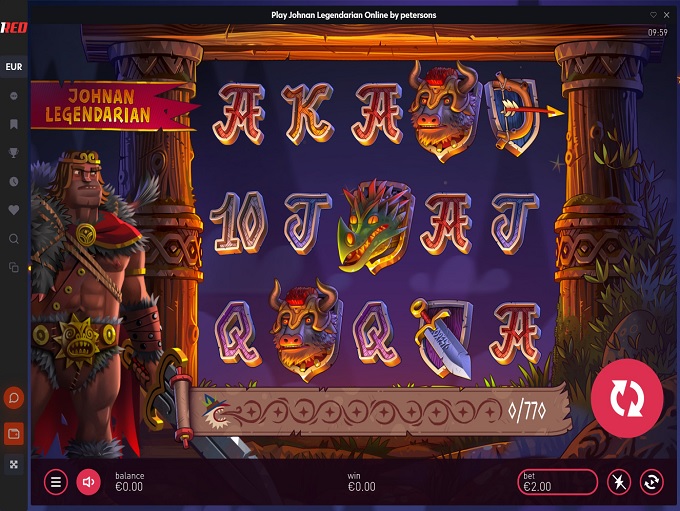Mute the game sound
This screenshot has width=680, height=511.
88,483
